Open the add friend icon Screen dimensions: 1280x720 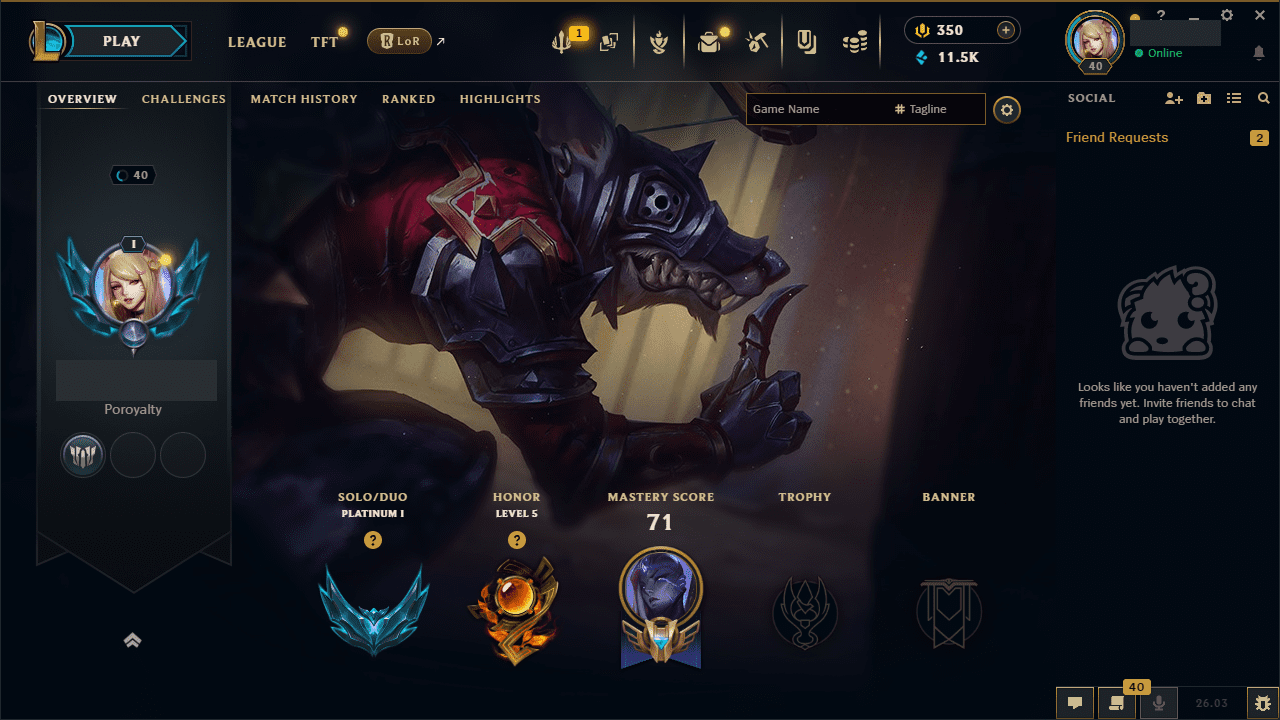tap(1173, 98)
